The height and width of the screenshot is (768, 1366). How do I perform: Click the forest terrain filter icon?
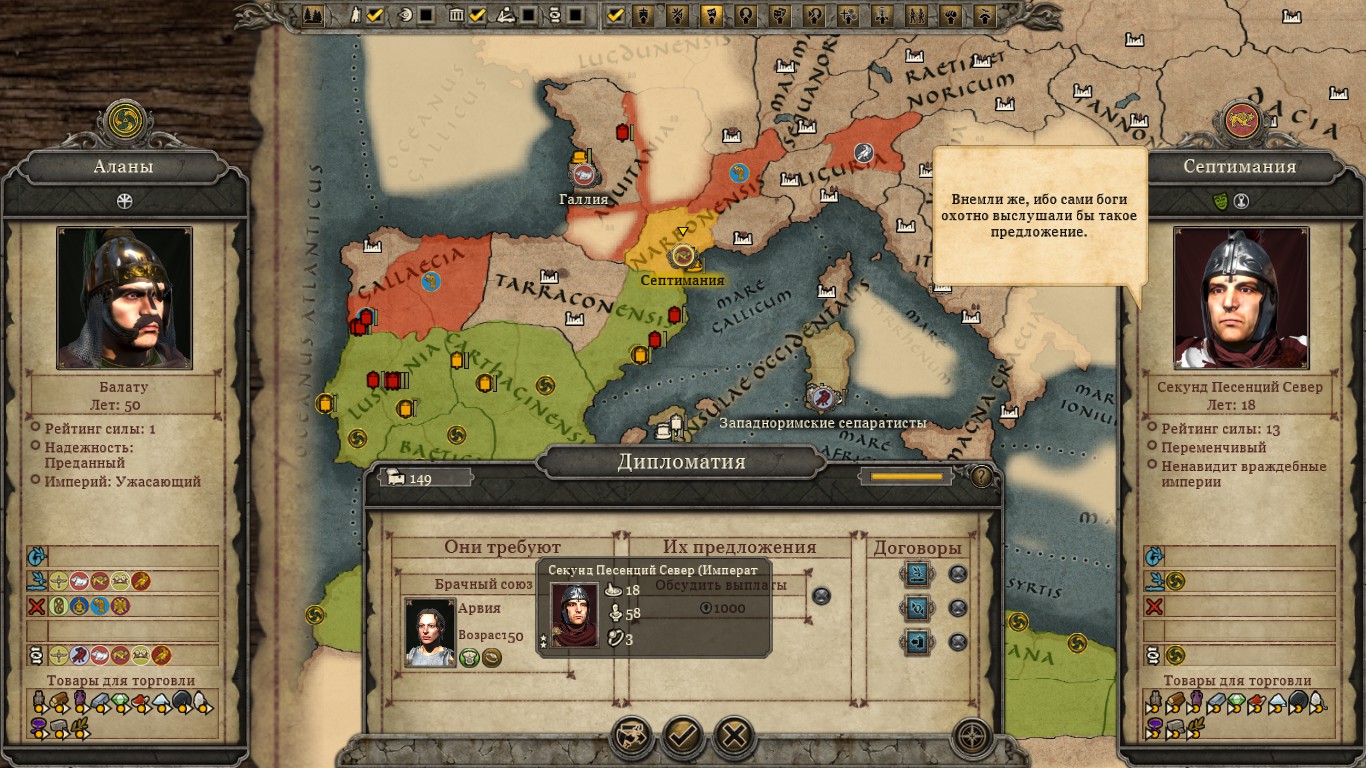pos(313,15)
